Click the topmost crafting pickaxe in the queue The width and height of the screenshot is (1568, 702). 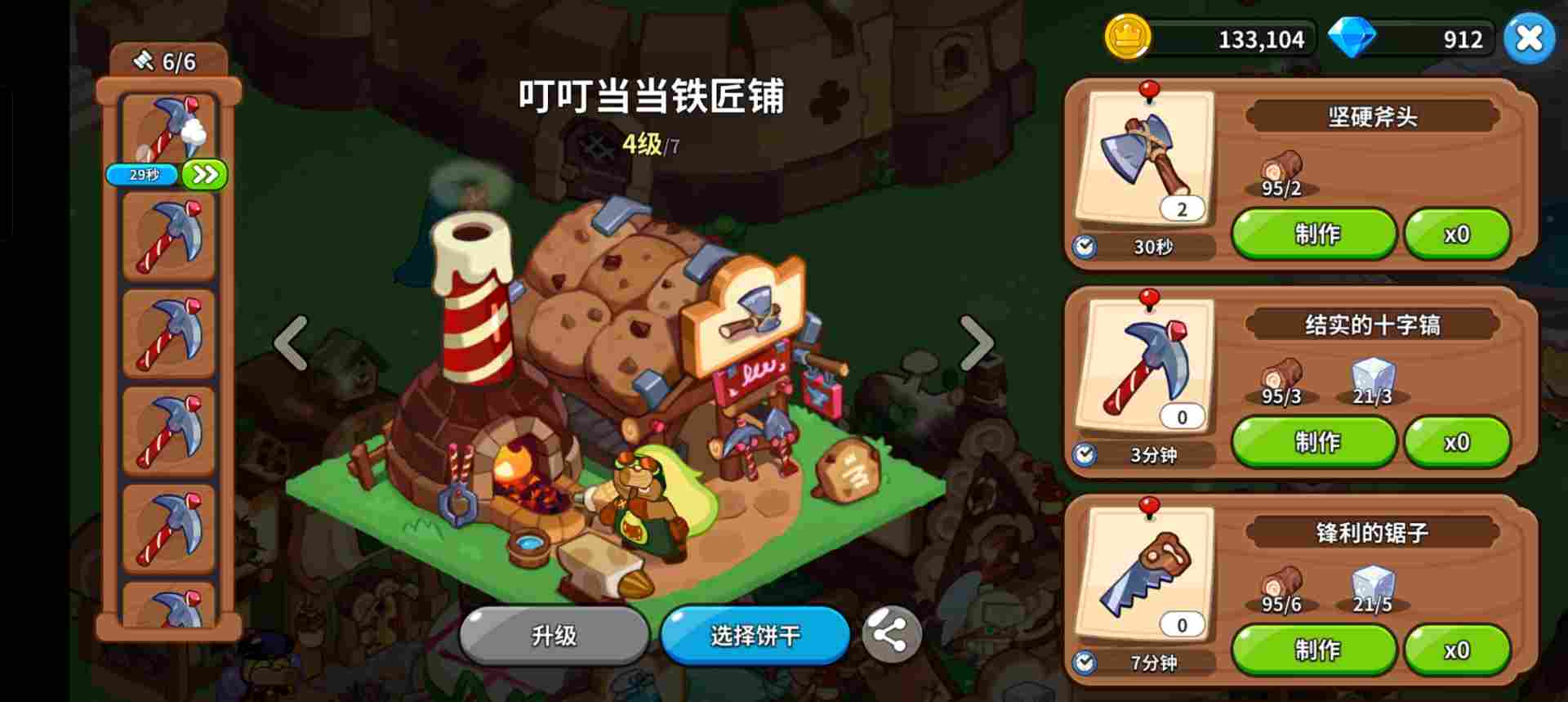pyautogui.click(x=169, y=131)
